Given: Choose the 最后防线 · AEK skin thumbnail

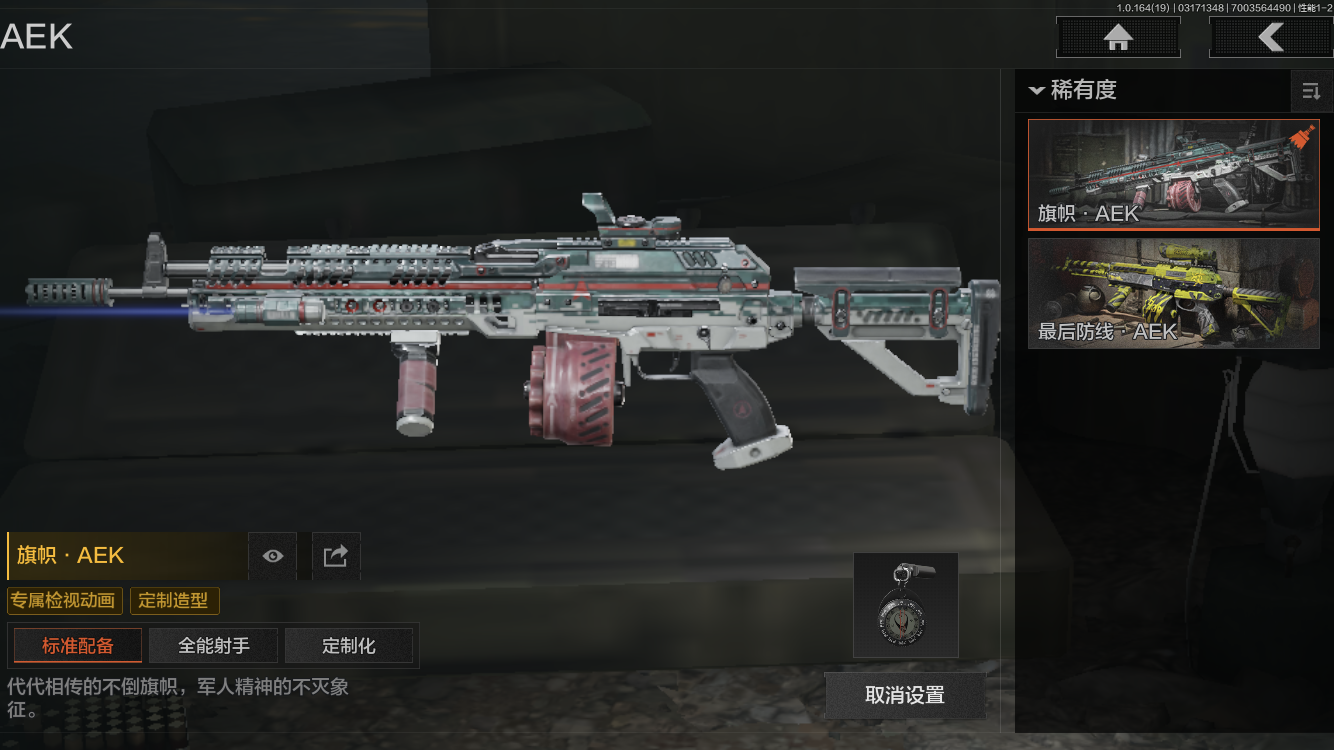Looking at the screenshot, I should coord(1173,293).
